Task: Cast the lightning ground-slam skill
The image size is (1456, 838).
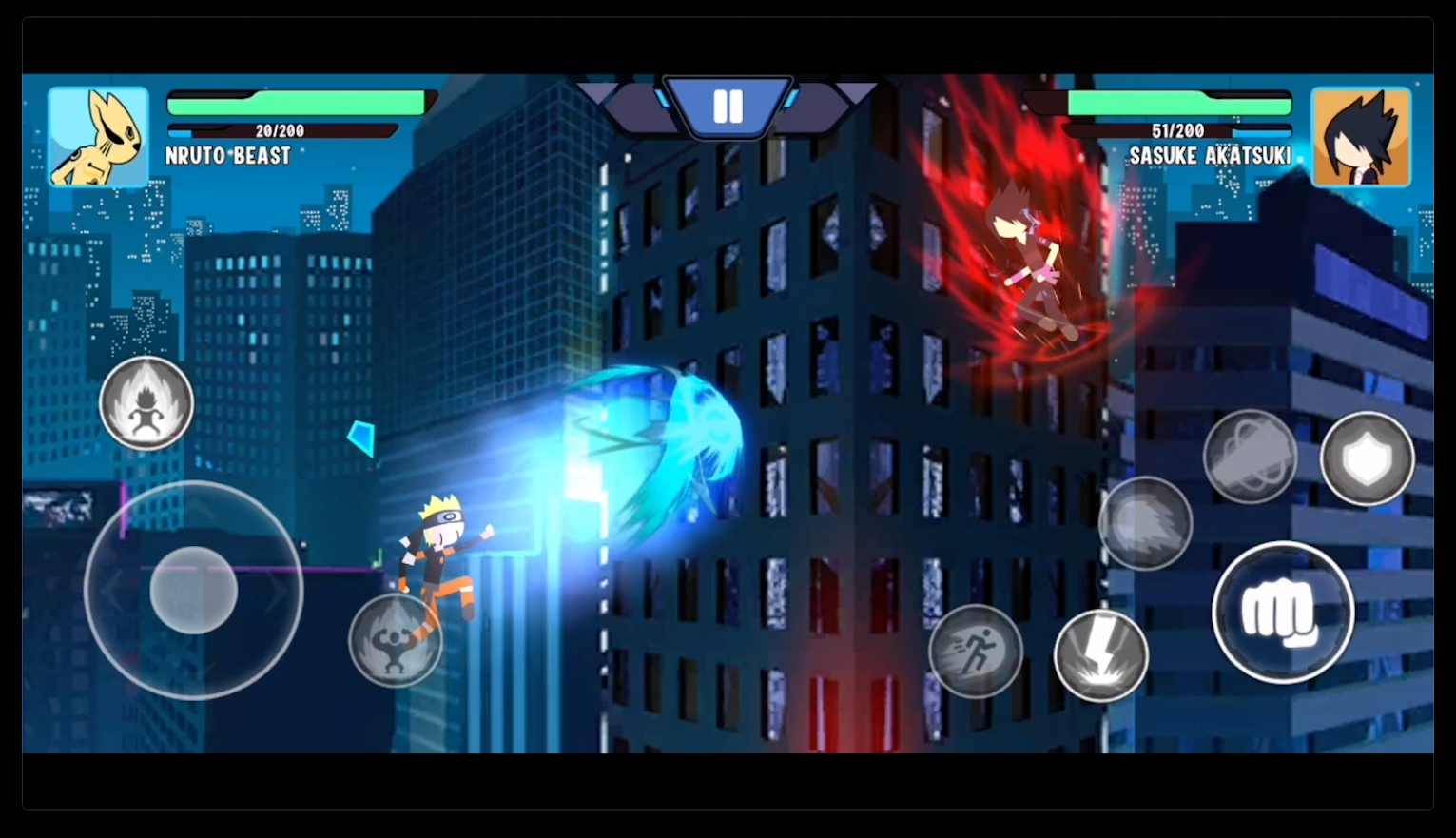Action: tap(1100, 656)
